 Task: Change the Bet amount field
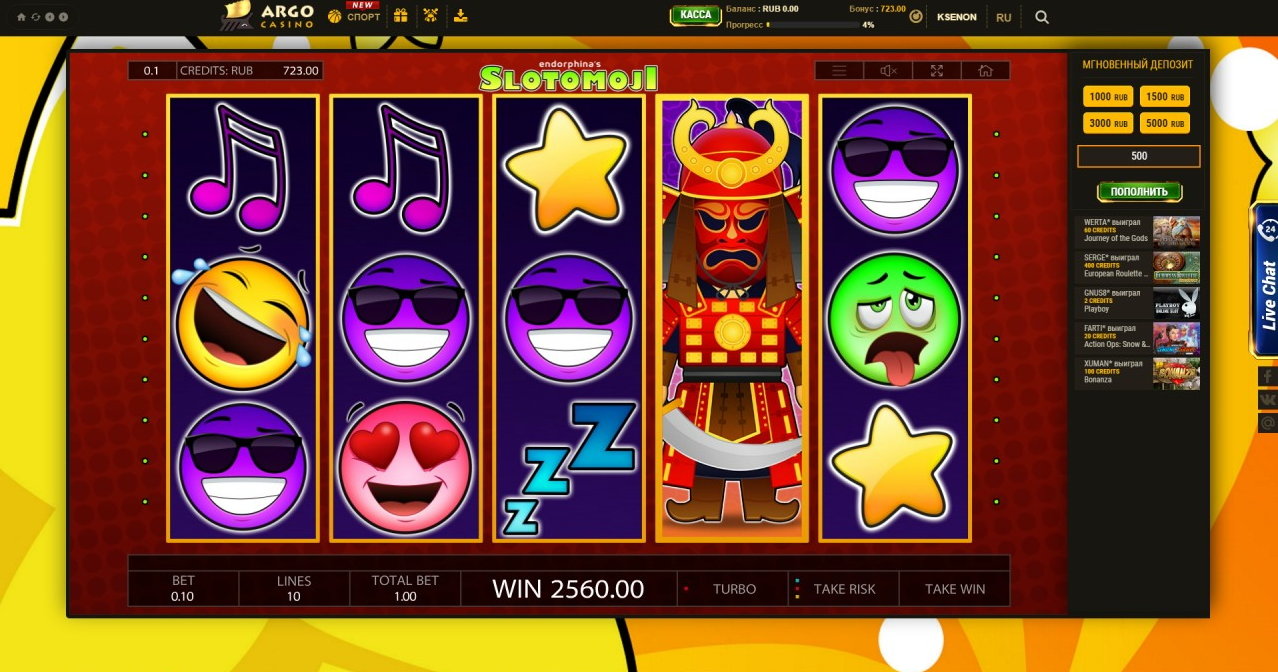183,589
